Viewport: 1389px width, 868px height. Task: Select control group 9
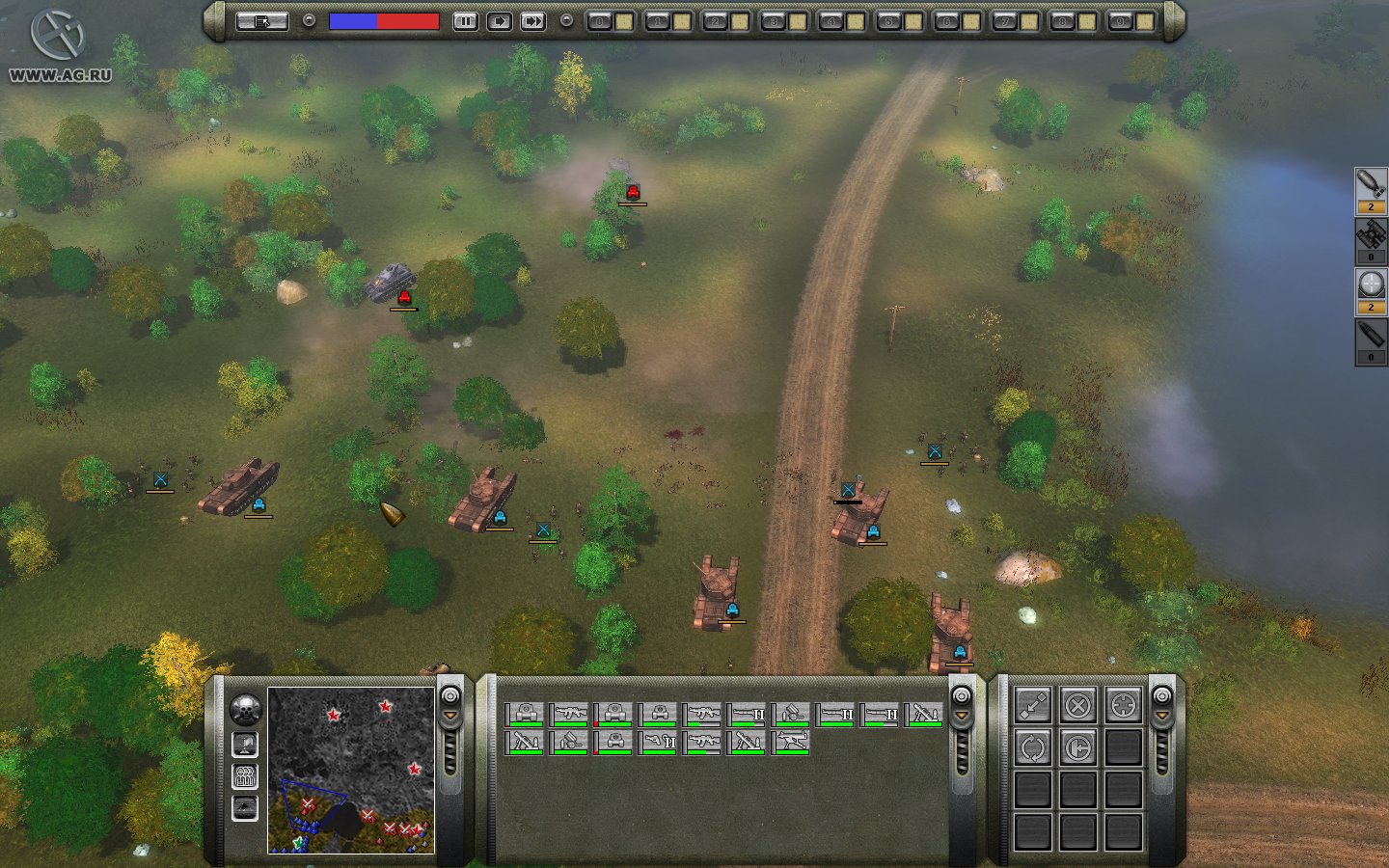click(x=1120, y=21)
